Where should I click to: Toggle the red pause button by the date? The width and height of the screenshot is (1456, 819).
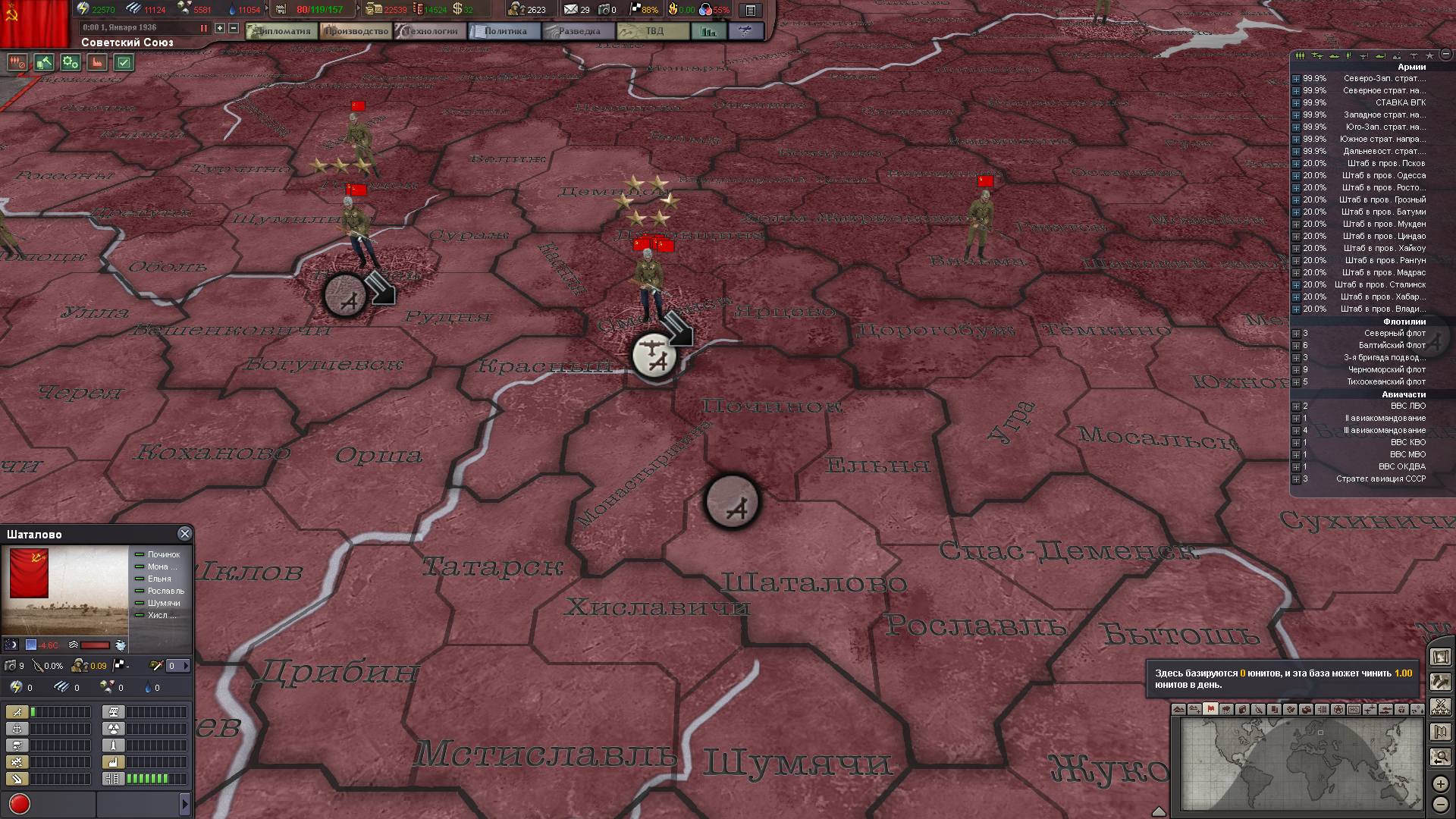point(203,28)
